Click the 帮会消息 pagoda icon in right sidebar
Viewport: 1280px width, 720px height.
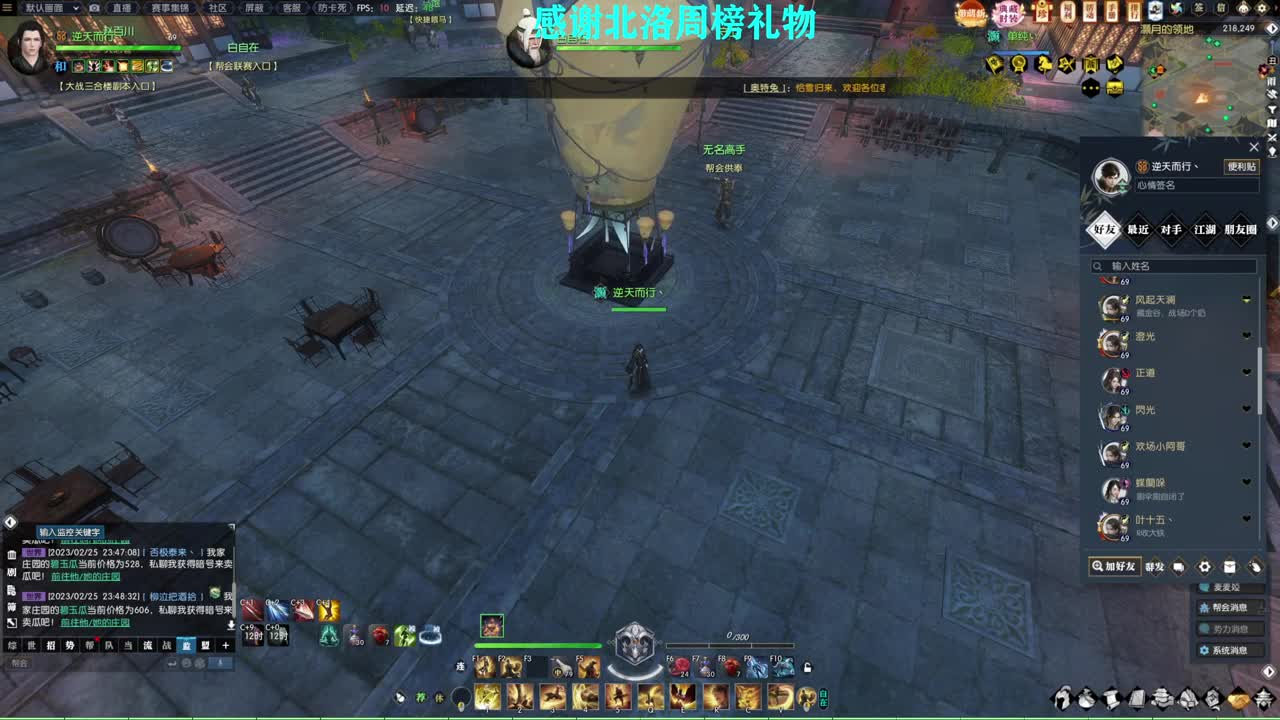pos(1204,608)
